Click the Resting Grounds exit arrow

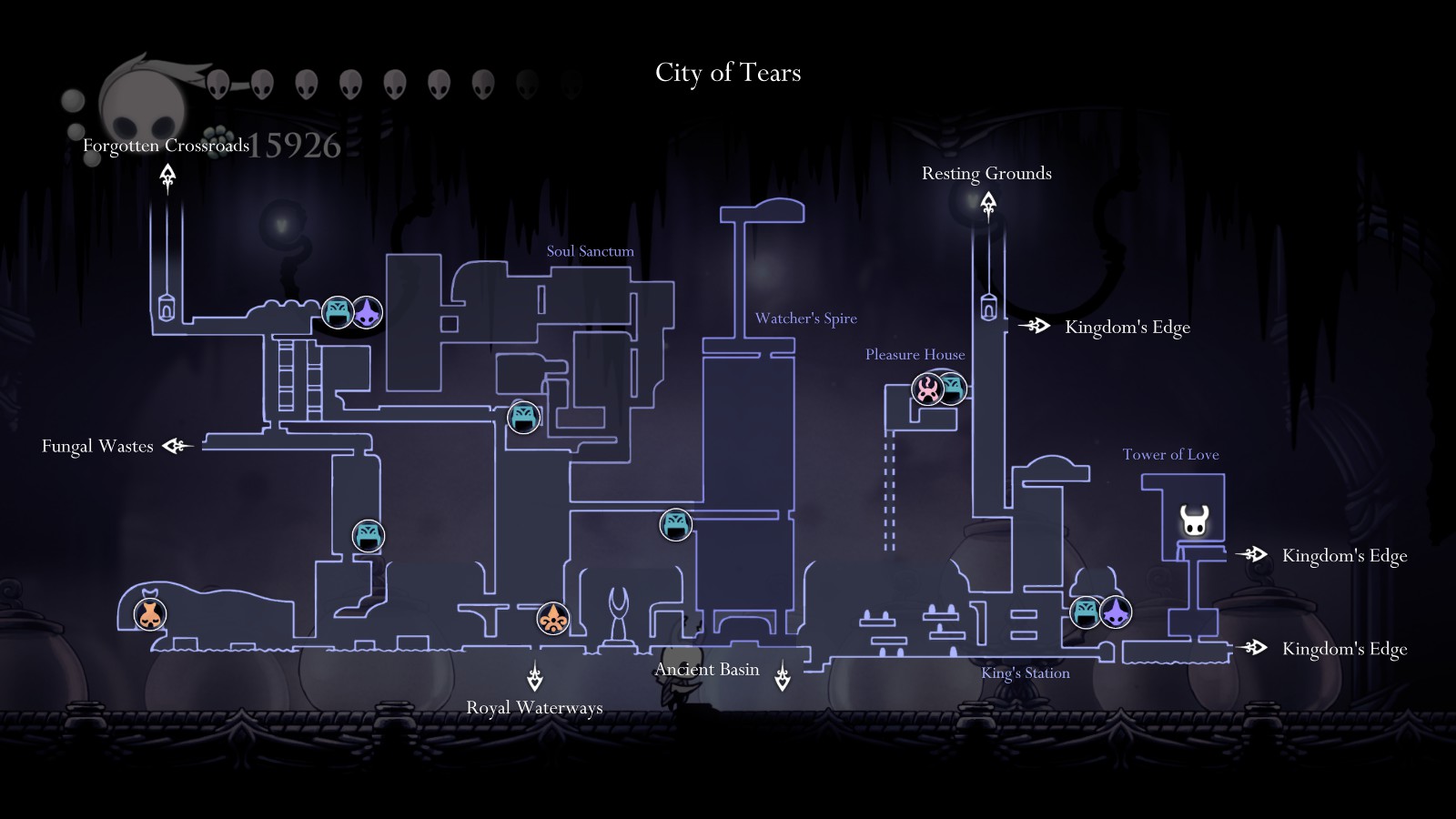pyautogui.click(x=988, y=205)
